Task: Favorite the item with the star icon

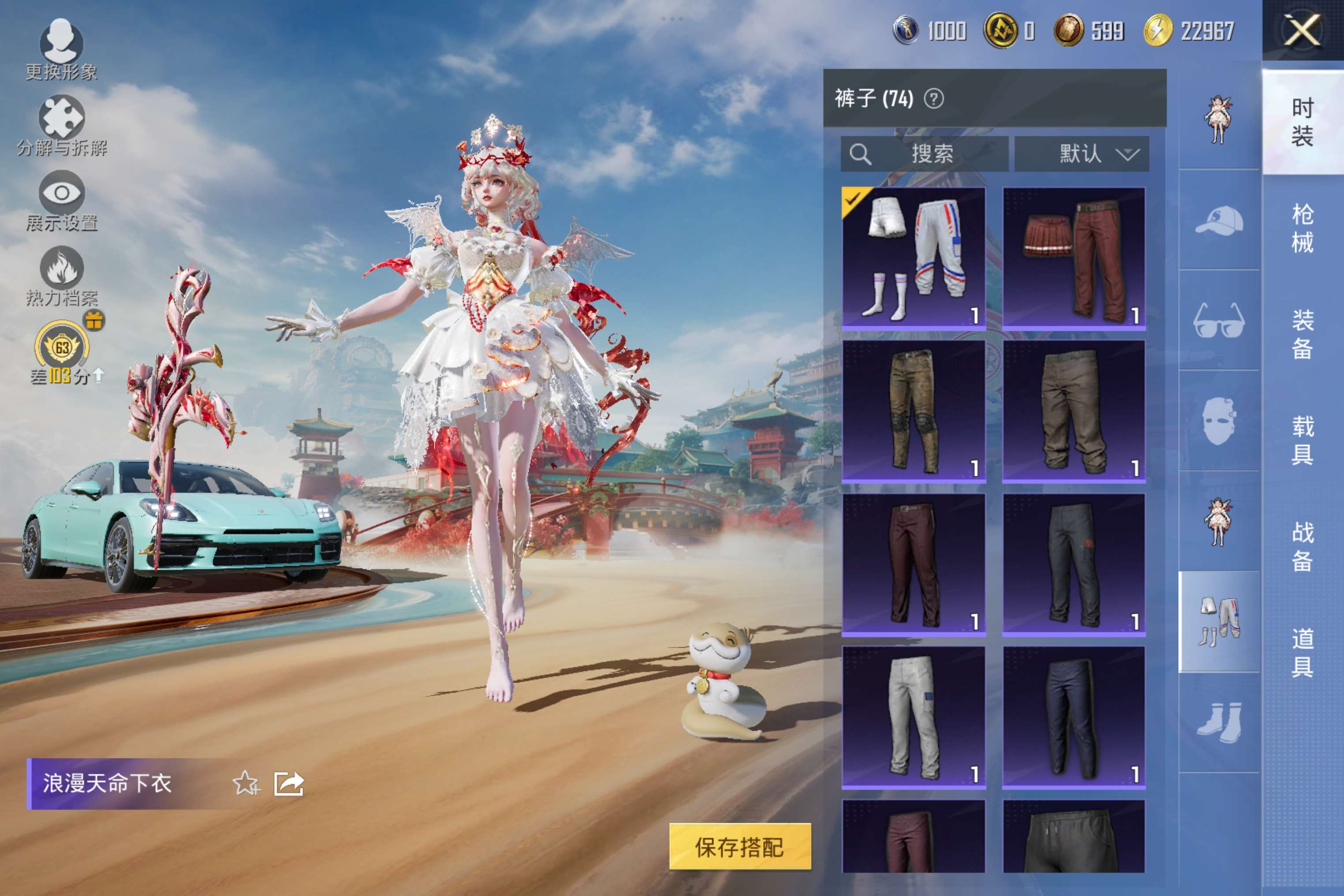Action: pos(246,783)
